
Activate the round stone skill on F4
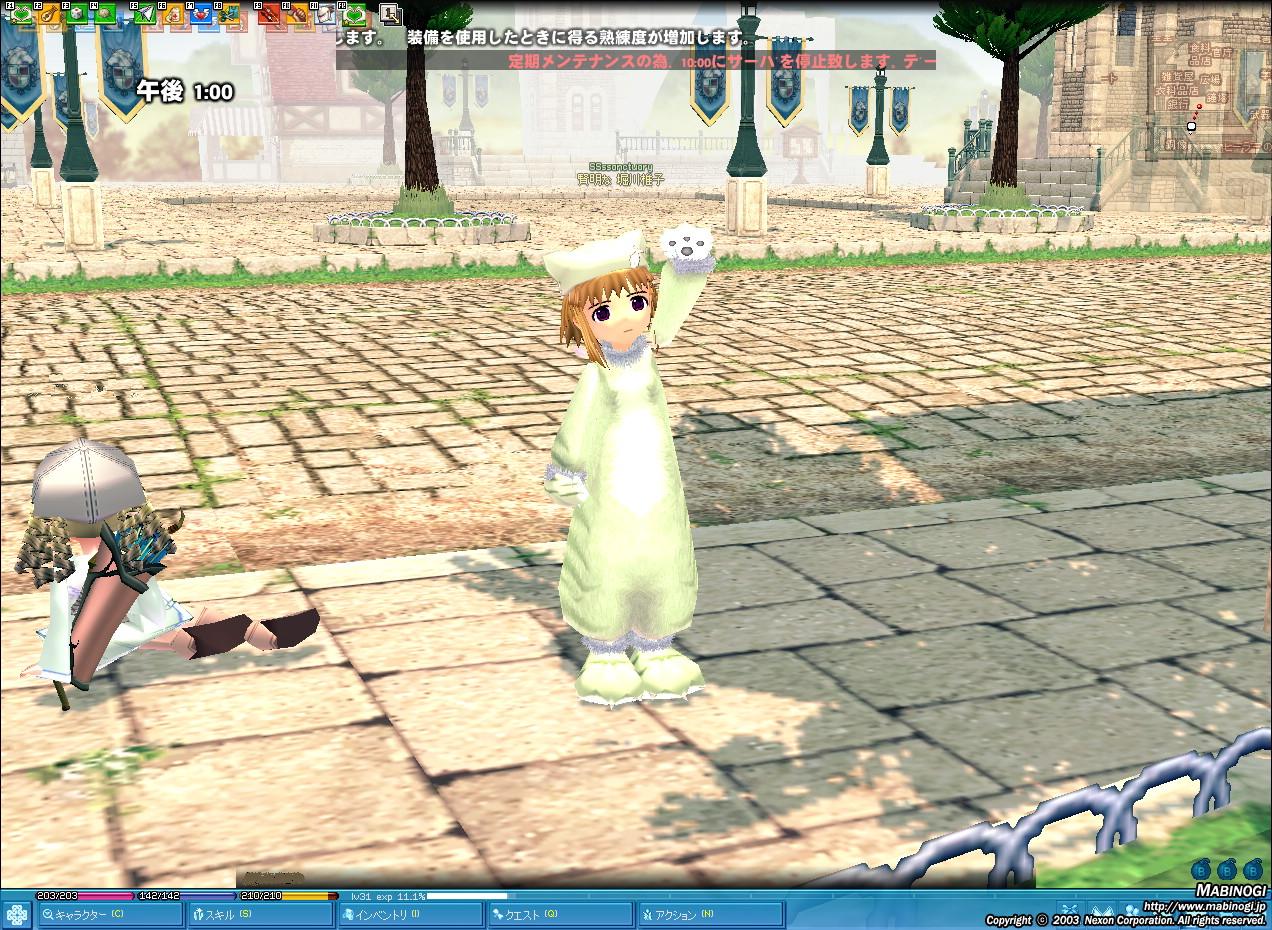(x=105, y=13)
